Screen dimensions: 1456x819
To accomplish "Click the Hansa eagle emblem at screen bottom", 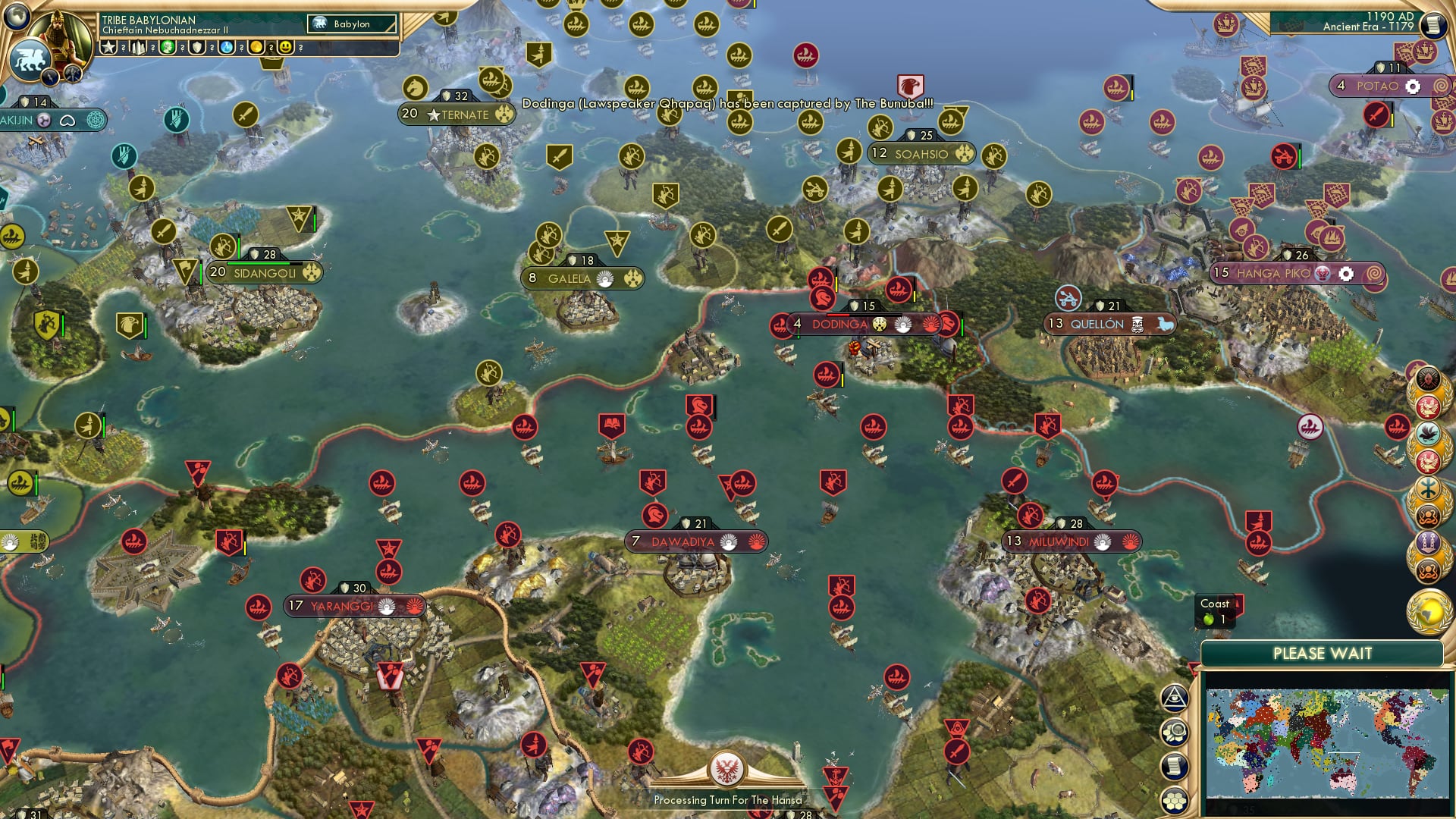I will (x=728, y=769).
